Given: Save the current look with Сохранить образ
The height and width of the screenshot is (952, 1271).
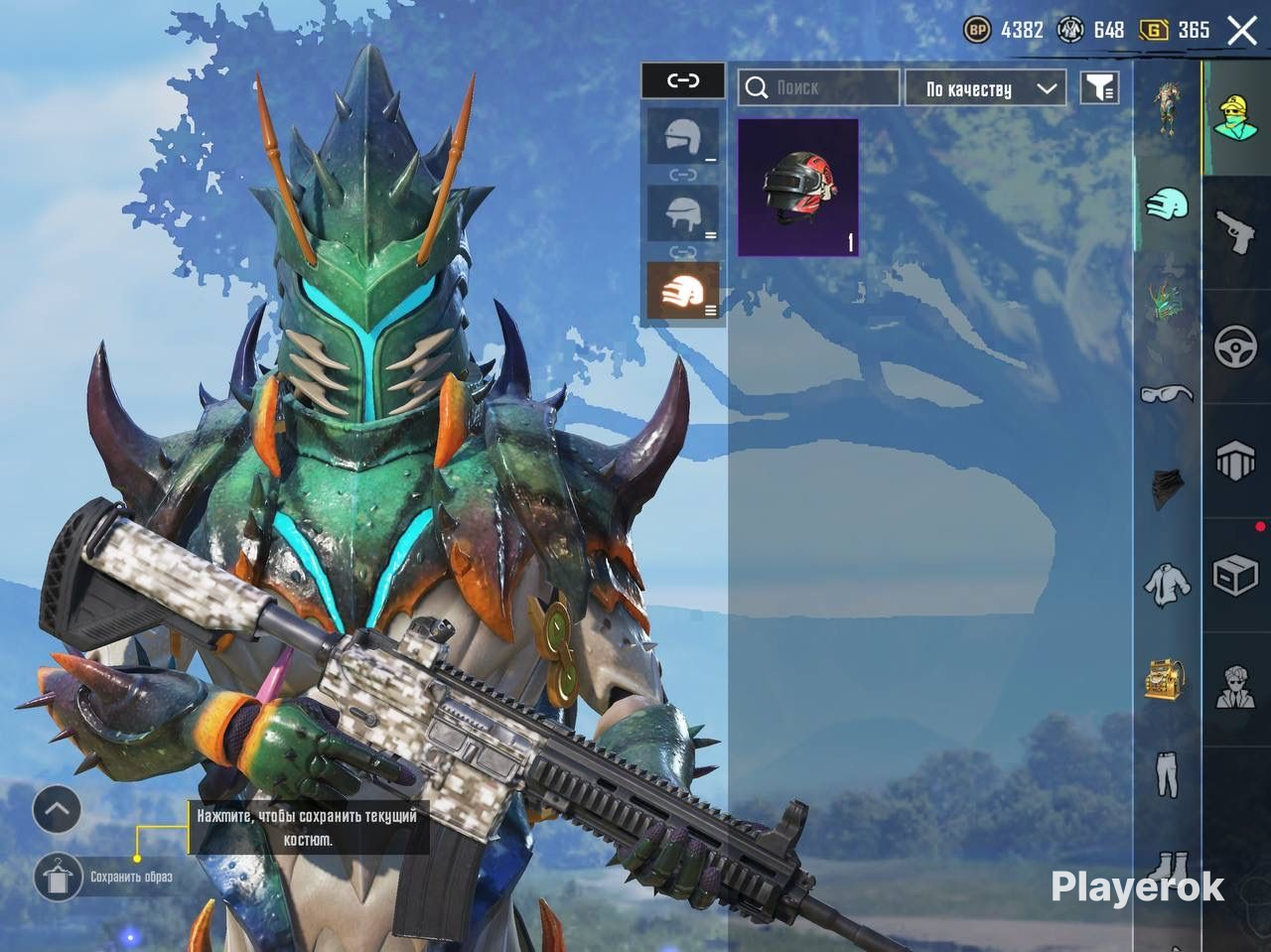Looking at the screenshot, I should click(x=58, y=877).
